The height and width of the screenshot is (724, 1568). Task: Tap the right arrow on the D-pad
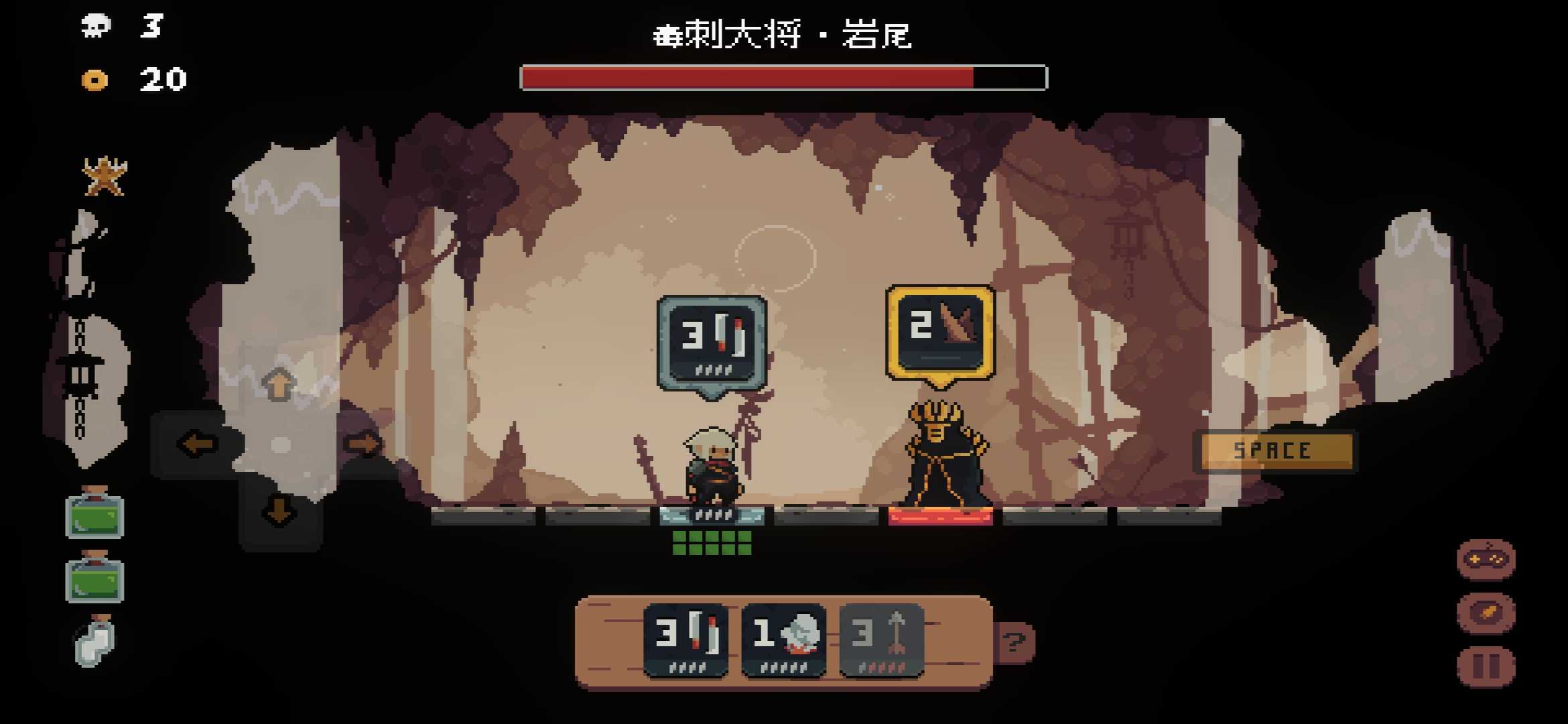pos(363,444)
